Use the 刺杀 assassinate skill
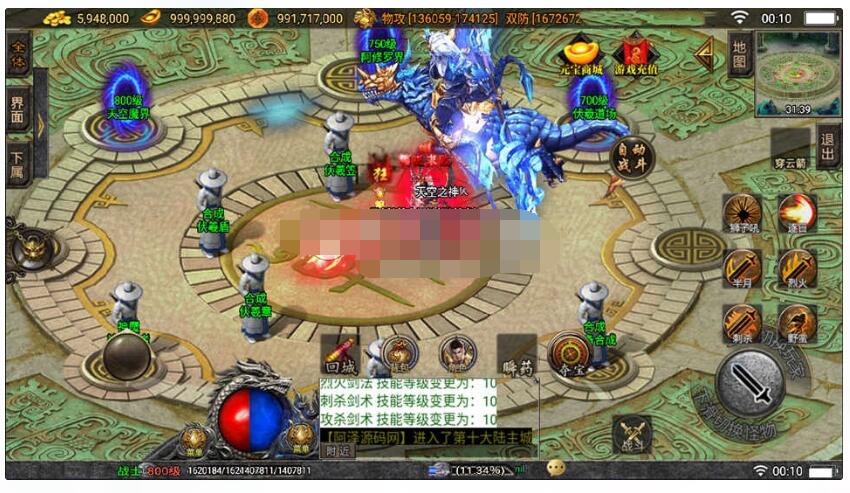The width and height of the screenshot is (850, 493). pos(742,323)
